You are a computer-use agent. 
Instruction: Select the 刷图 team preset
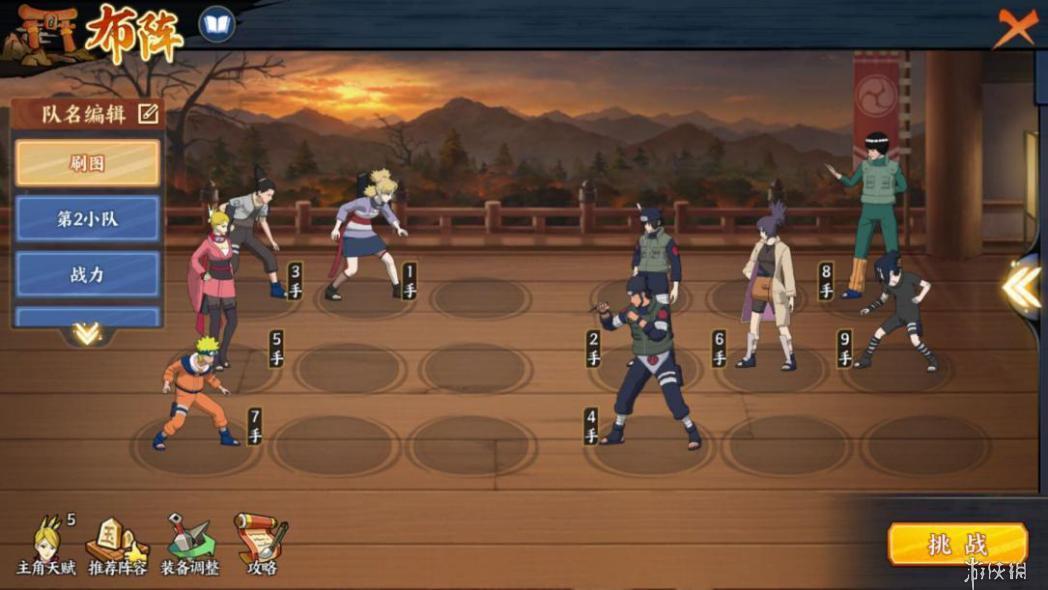coord(88,163)
